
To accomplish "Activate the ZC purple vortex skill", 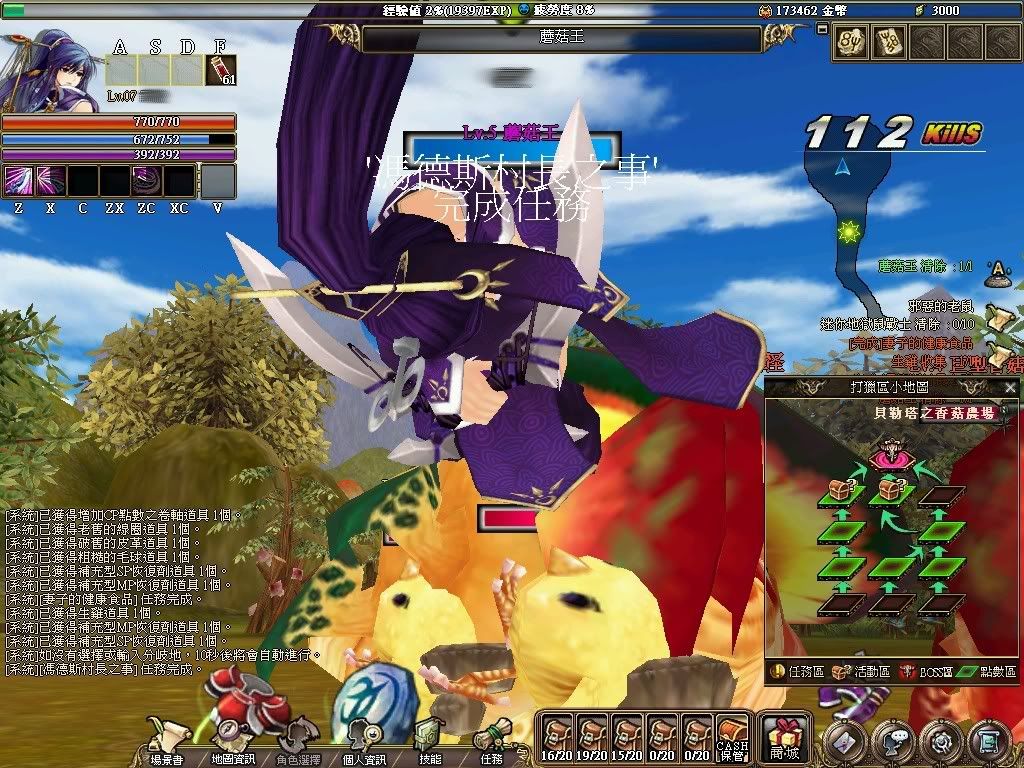I will 146,182.
